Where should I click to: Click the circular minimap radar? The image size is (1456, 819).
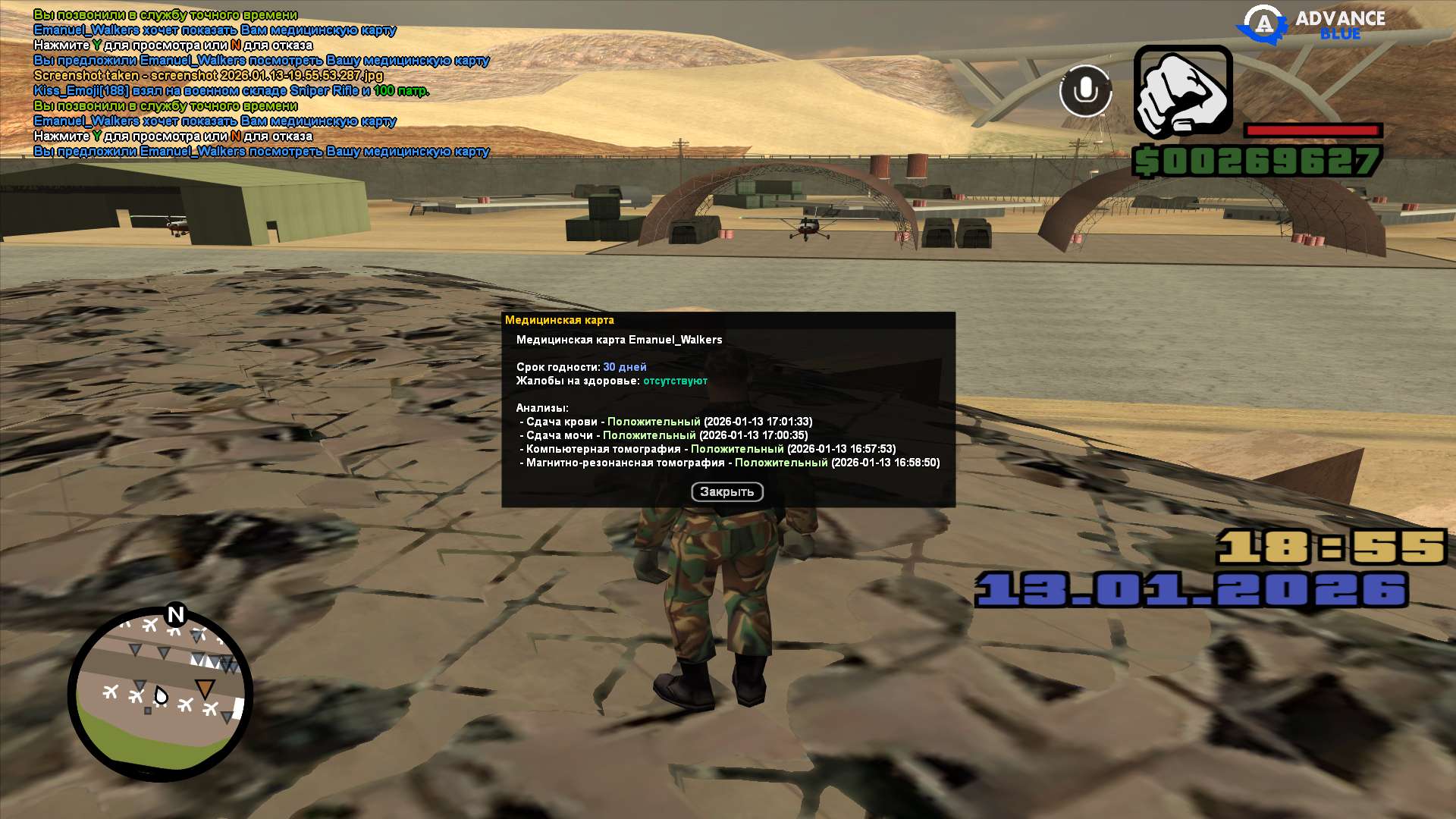(160, 694)
